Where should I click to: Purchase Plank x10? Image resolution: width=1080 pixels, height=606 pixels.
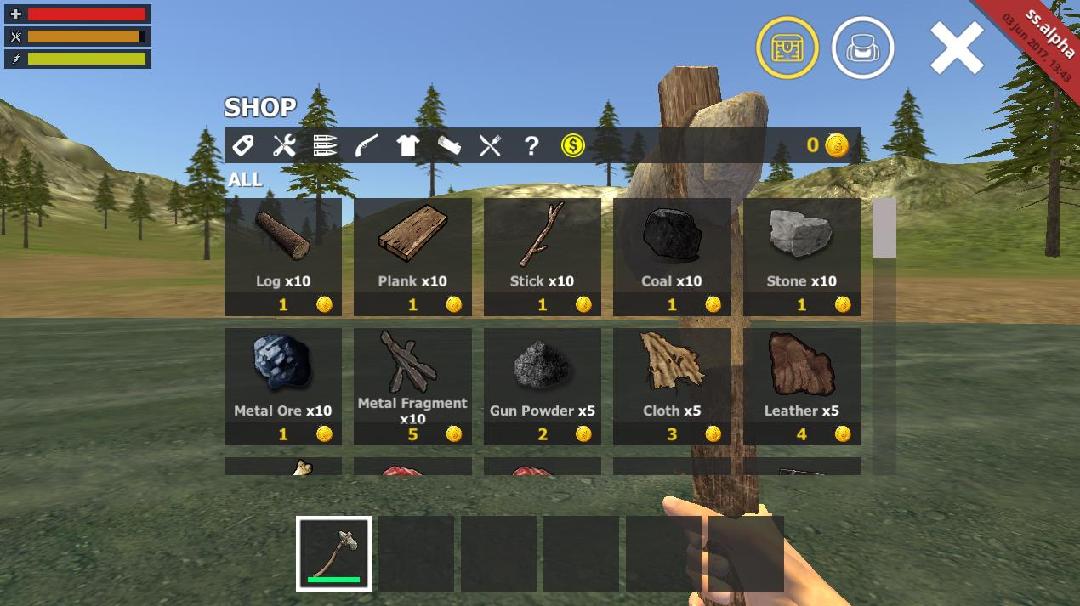click(x=412, y=256)
